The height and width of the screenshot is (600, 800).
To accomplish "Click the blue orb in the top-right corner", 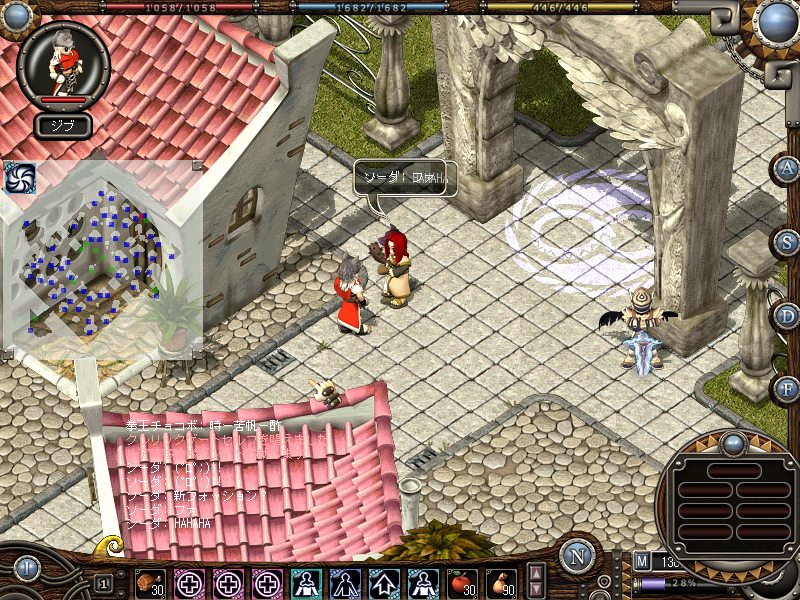I will tap(776, 21).
